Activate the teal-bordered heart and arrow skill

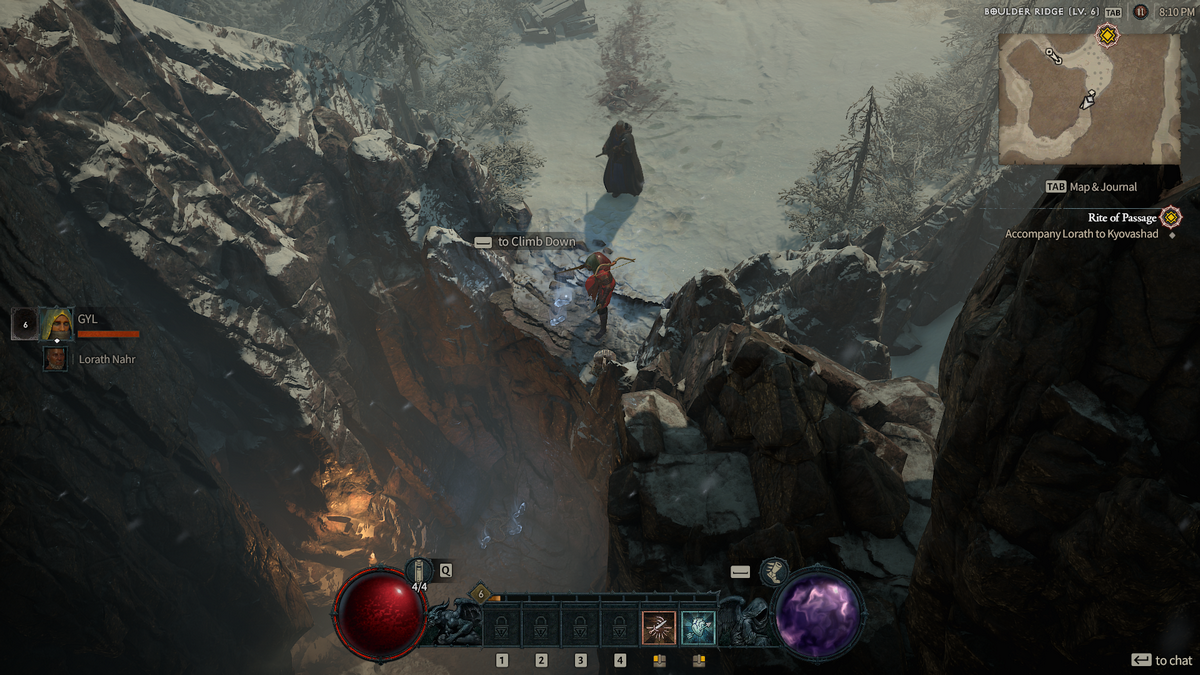[698, 627]
